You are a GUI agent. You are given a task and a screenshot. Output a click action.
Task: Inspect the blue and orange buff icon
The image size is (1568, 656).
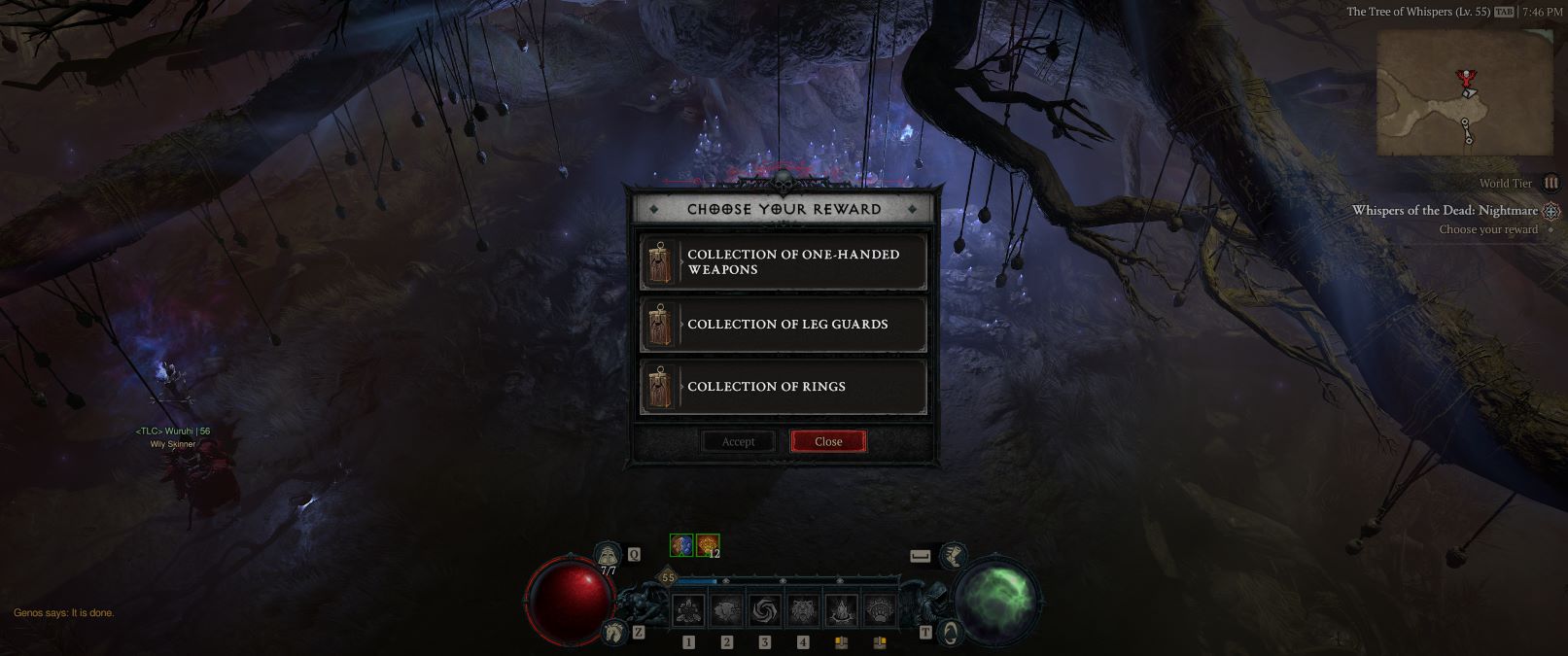coord(681,546)
